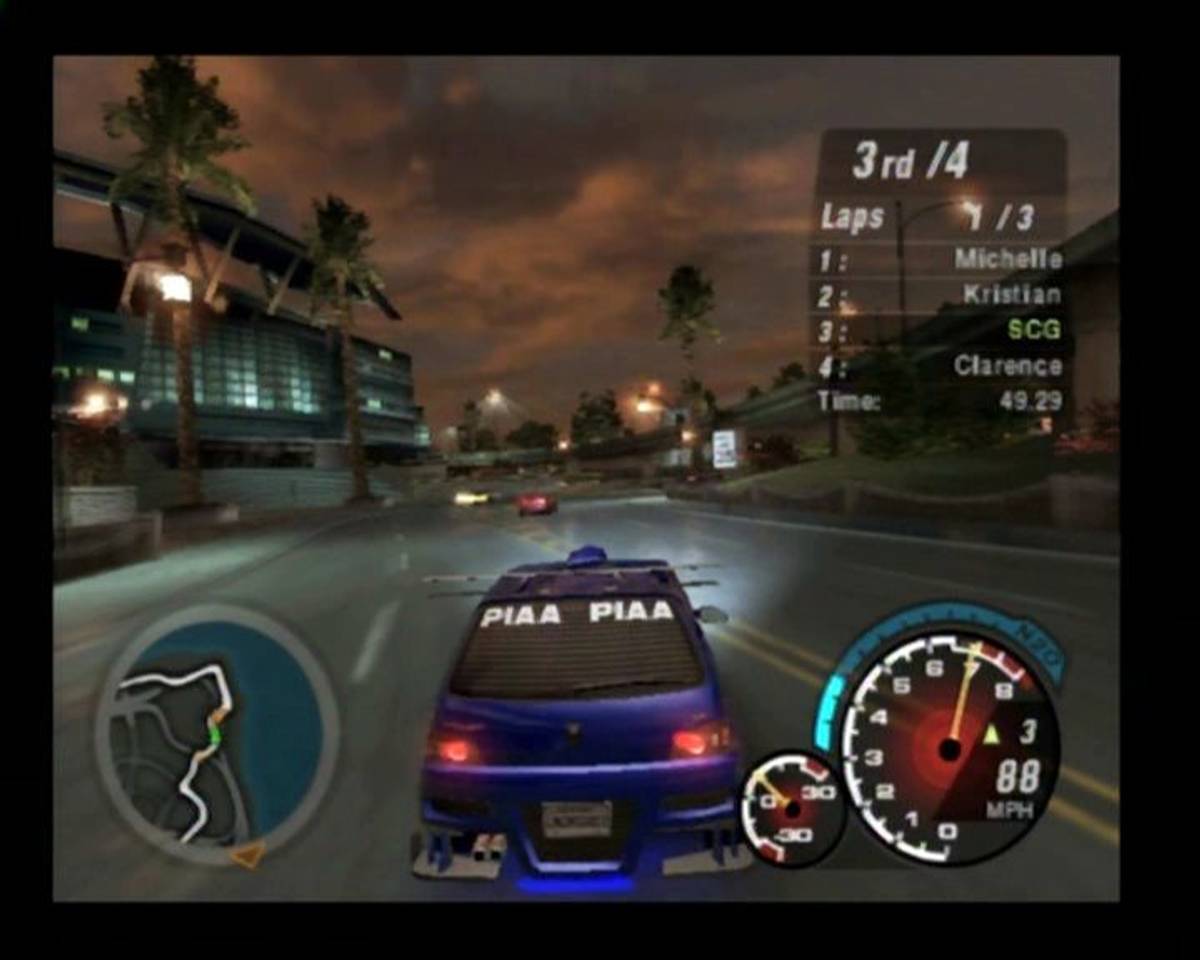Click the circular track minimap
The image size is (1200, 960).
[x=216, y=736]
